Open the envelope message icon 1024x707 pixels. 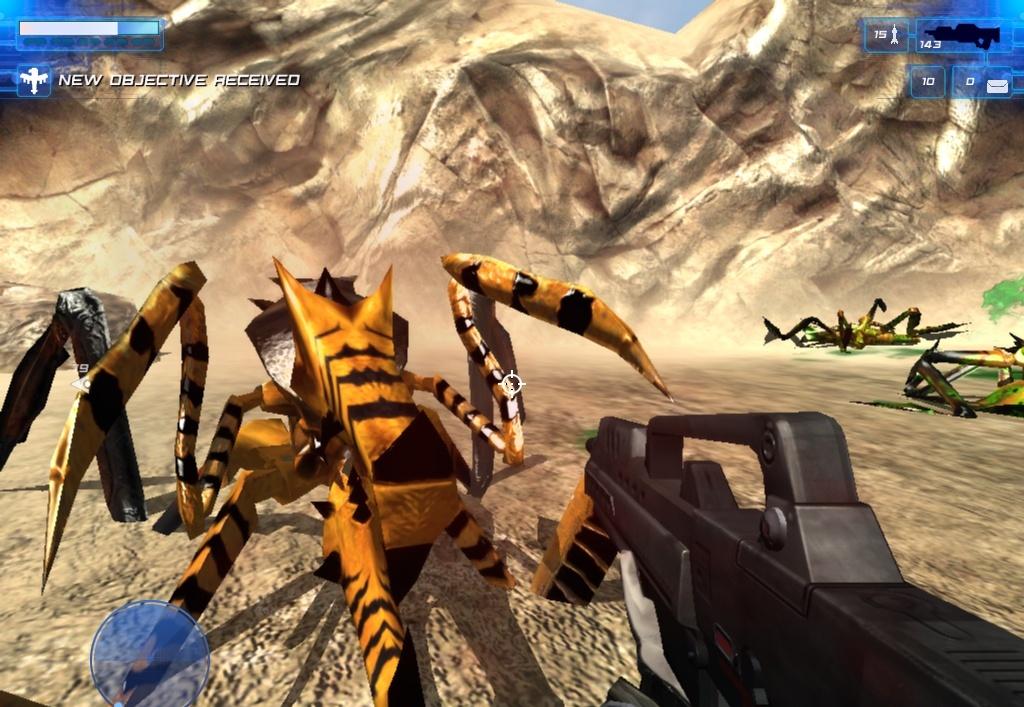[997, 86]
